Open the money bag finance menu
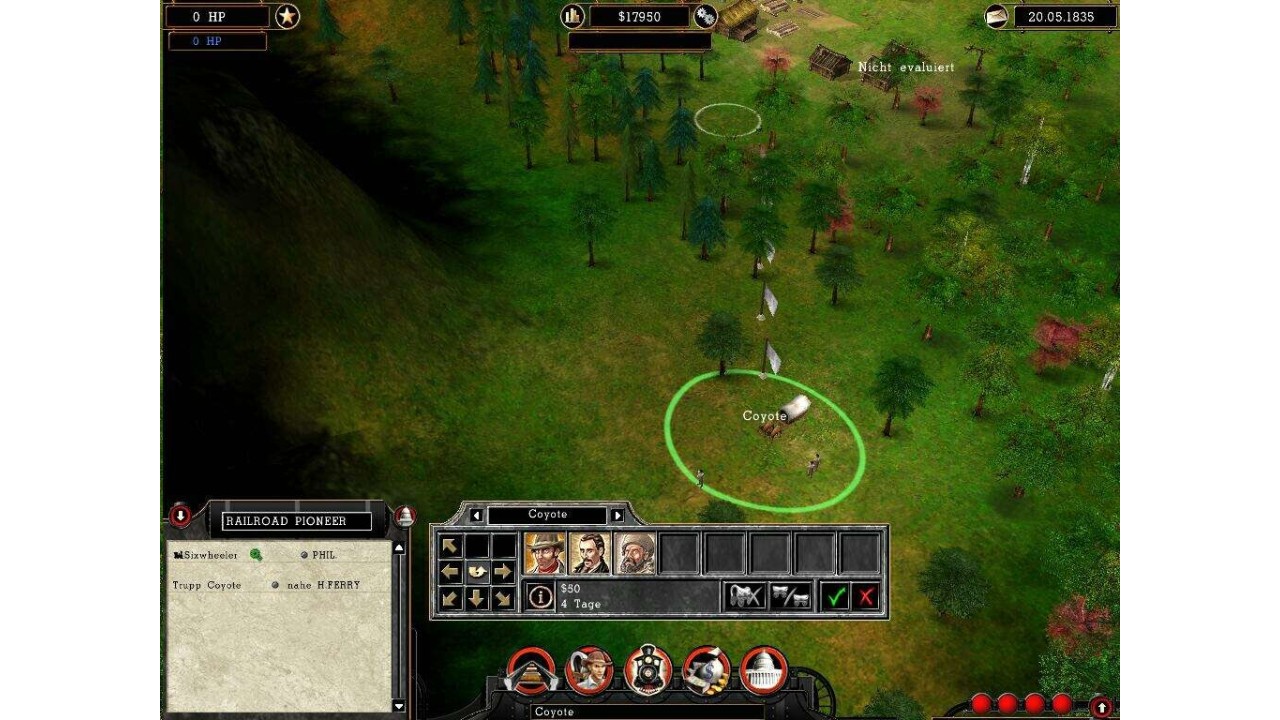Viewport: 1280px width, 720px height. point(707,672)
